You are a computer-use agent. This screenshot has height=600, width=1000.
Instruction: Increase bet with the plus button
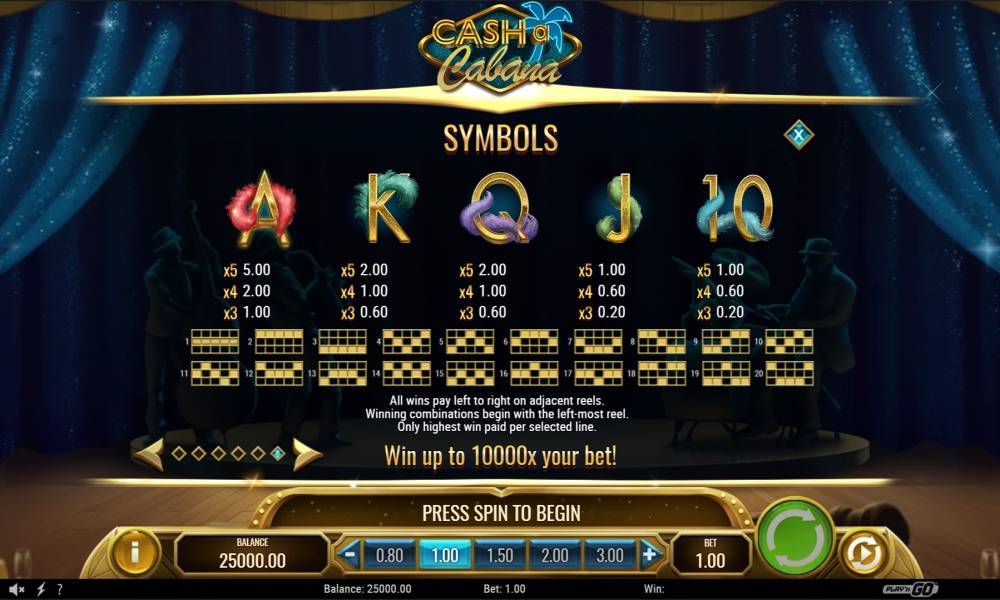pos(651,554)
